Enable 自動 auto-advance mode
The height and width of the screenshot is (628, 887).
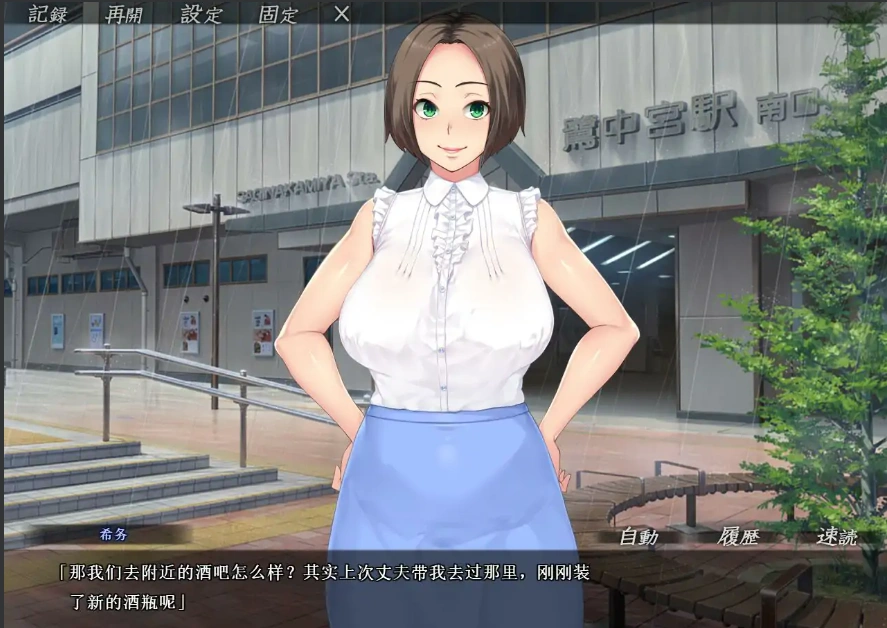click(638, 537)
